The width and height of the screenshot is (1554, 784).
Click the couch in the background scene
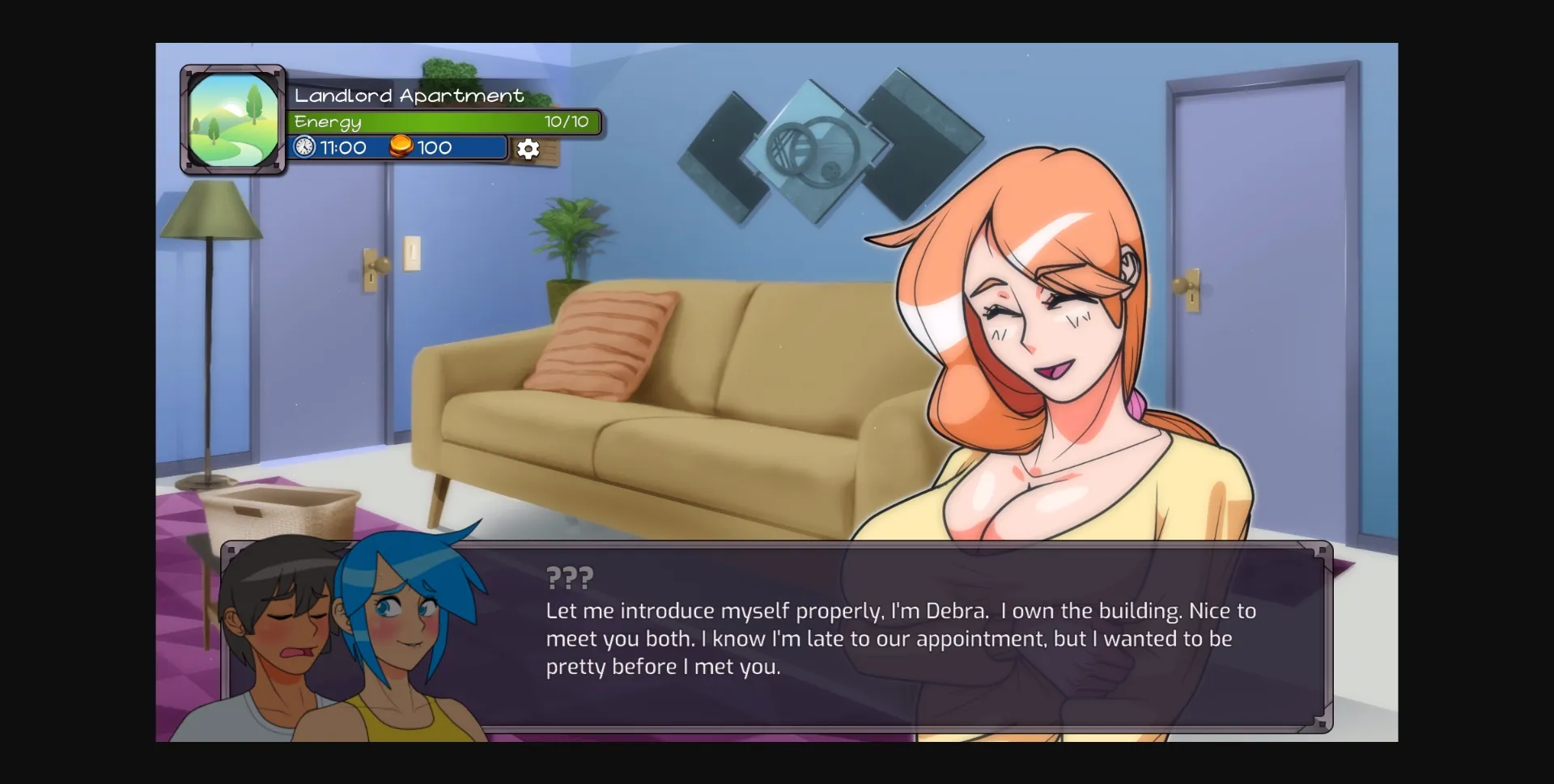pyautogui.click(x=647, y=405)
